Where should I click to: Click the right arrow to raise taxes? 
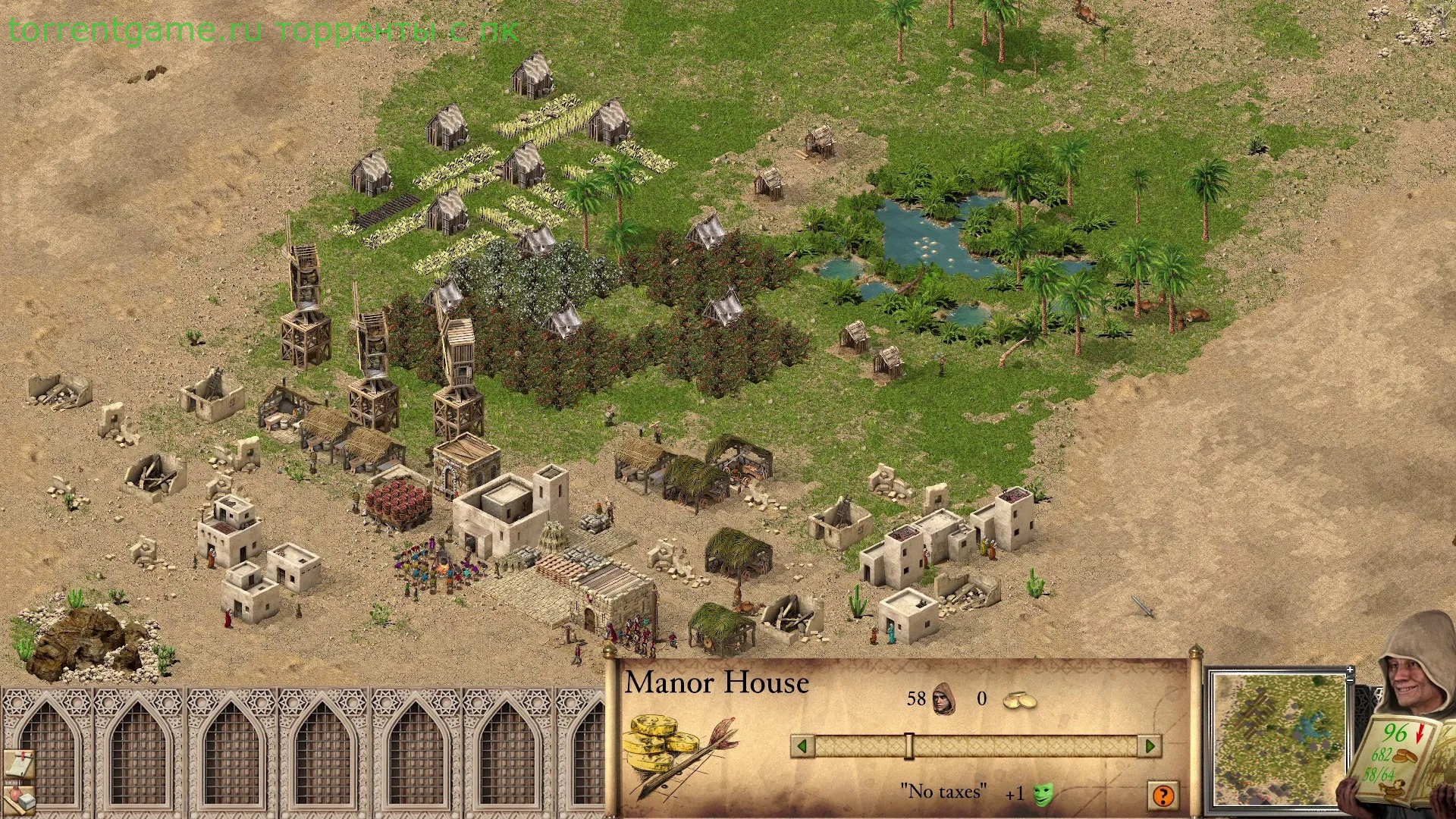point(1150,746)
